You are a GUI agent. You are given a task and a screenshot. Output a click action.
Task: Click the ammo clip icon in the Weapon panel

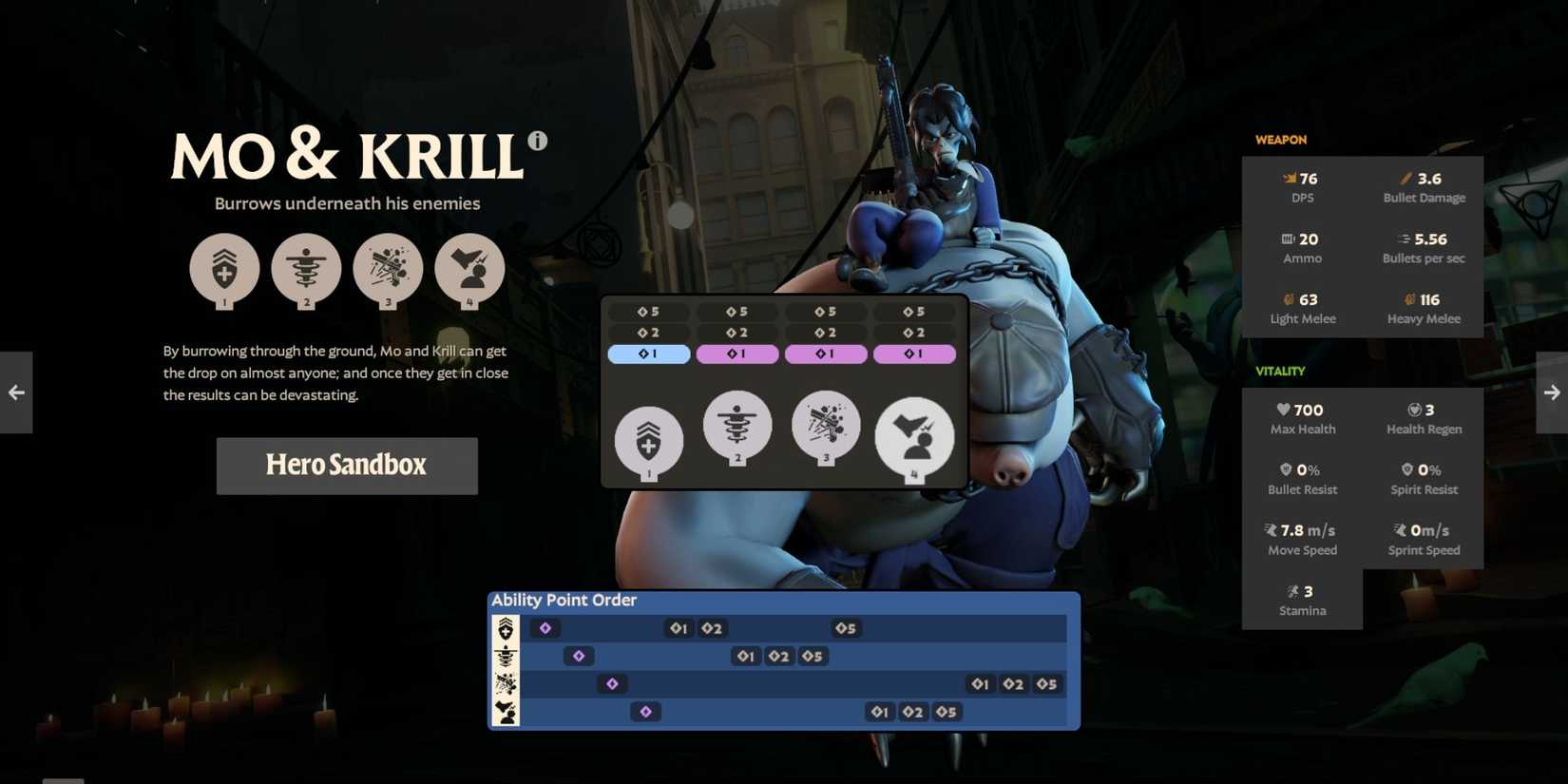(x=1285, y=239)
